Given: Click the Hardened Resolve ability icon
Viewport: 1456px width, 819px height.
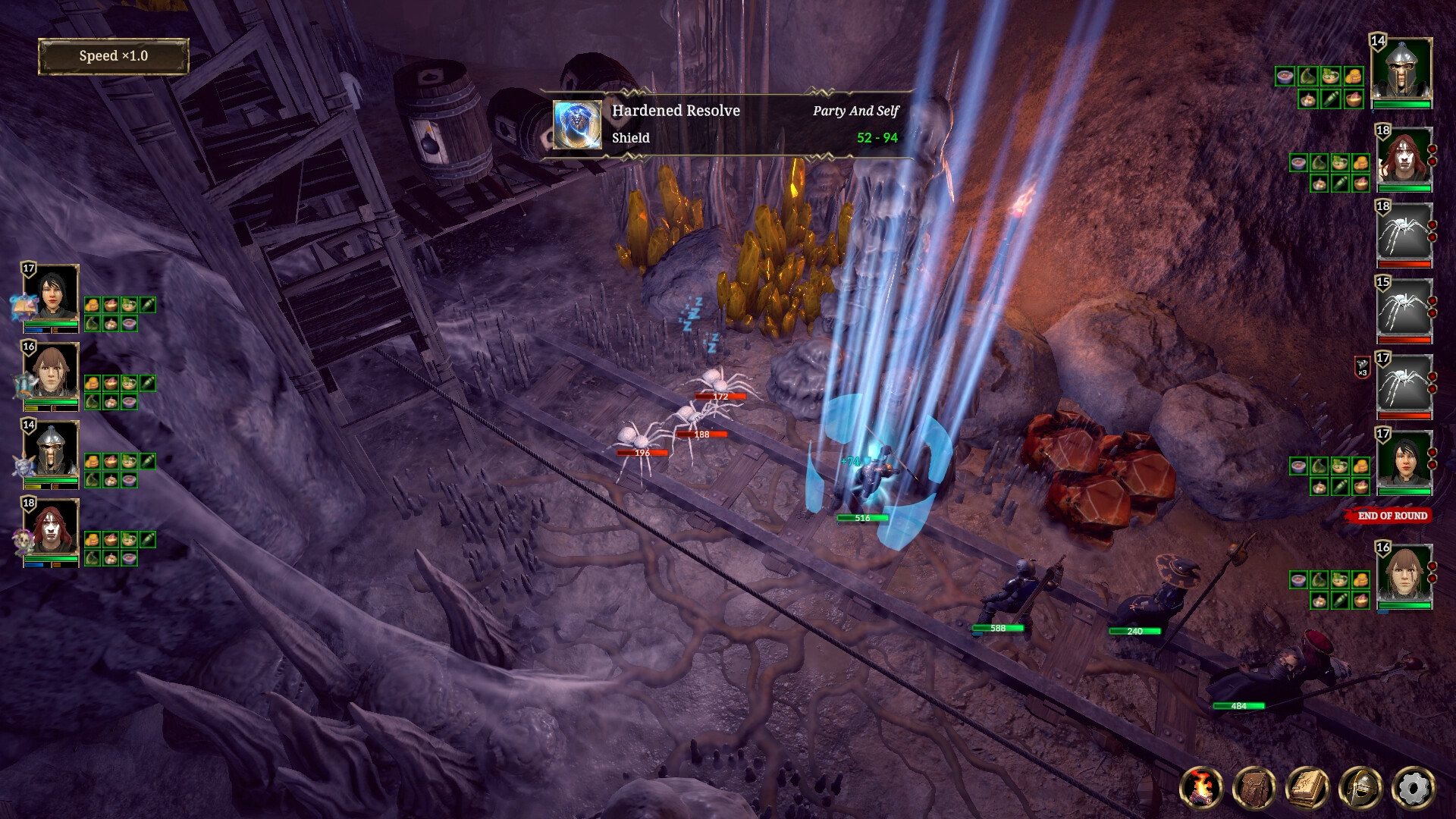Looking at the screenshot, I should point(577,124).
